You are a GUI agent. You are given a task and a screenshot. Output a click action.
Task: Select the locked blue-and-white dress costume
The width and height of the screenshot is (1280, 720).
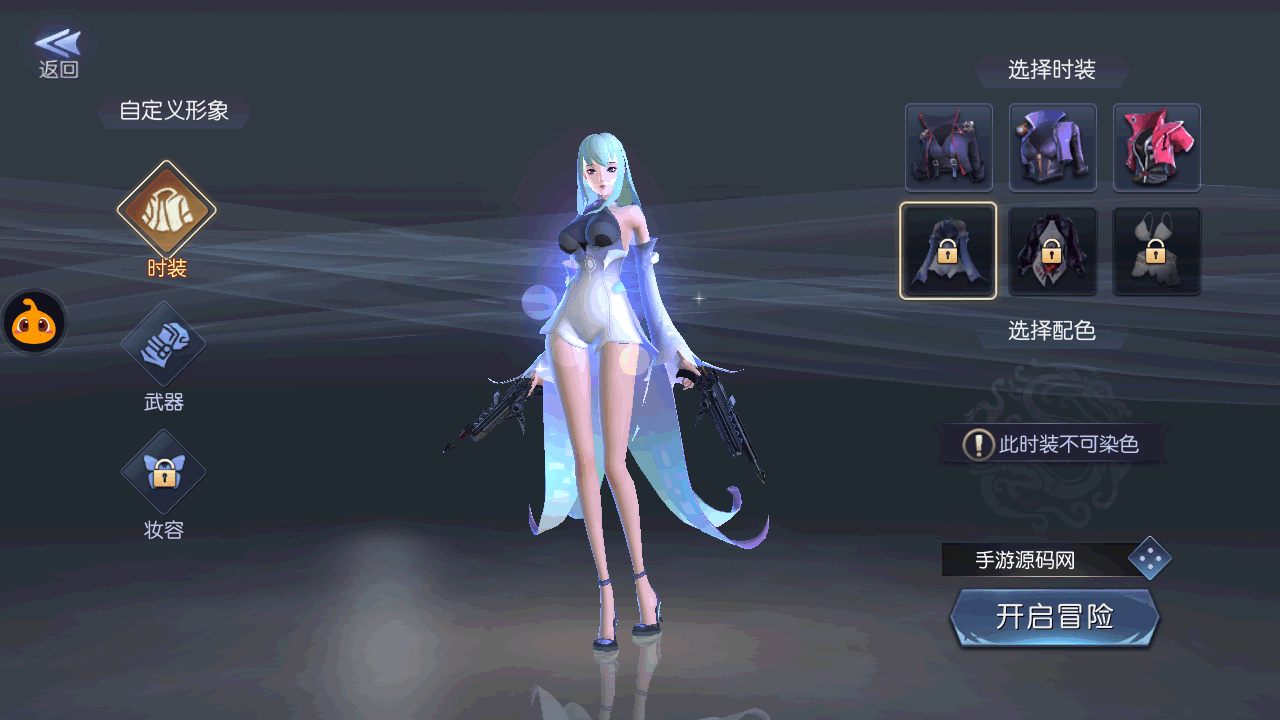(x=949, y=251)
